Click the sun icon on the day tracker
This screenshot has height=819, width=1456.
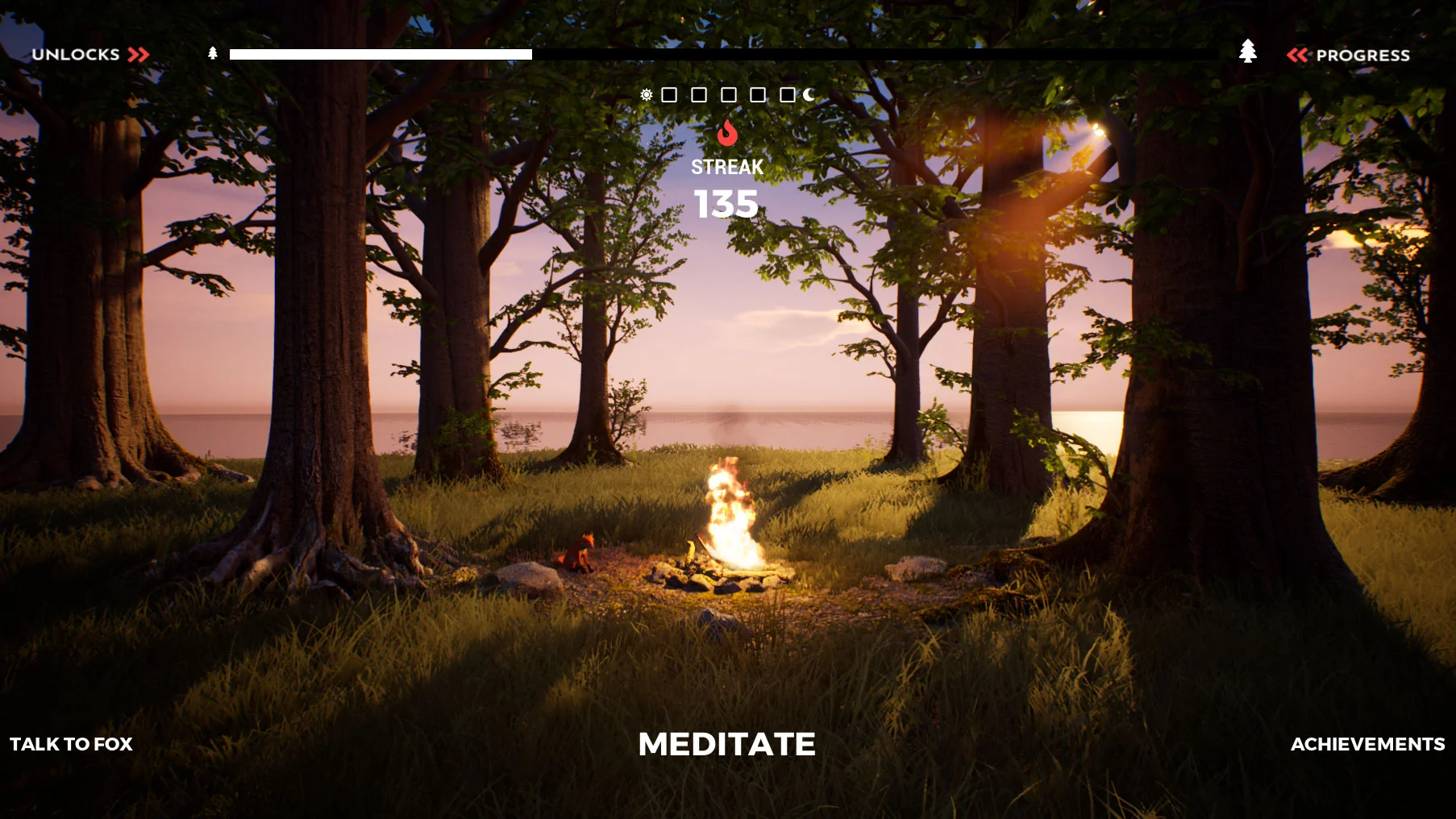pyautogui.click(x=647, y=95)
